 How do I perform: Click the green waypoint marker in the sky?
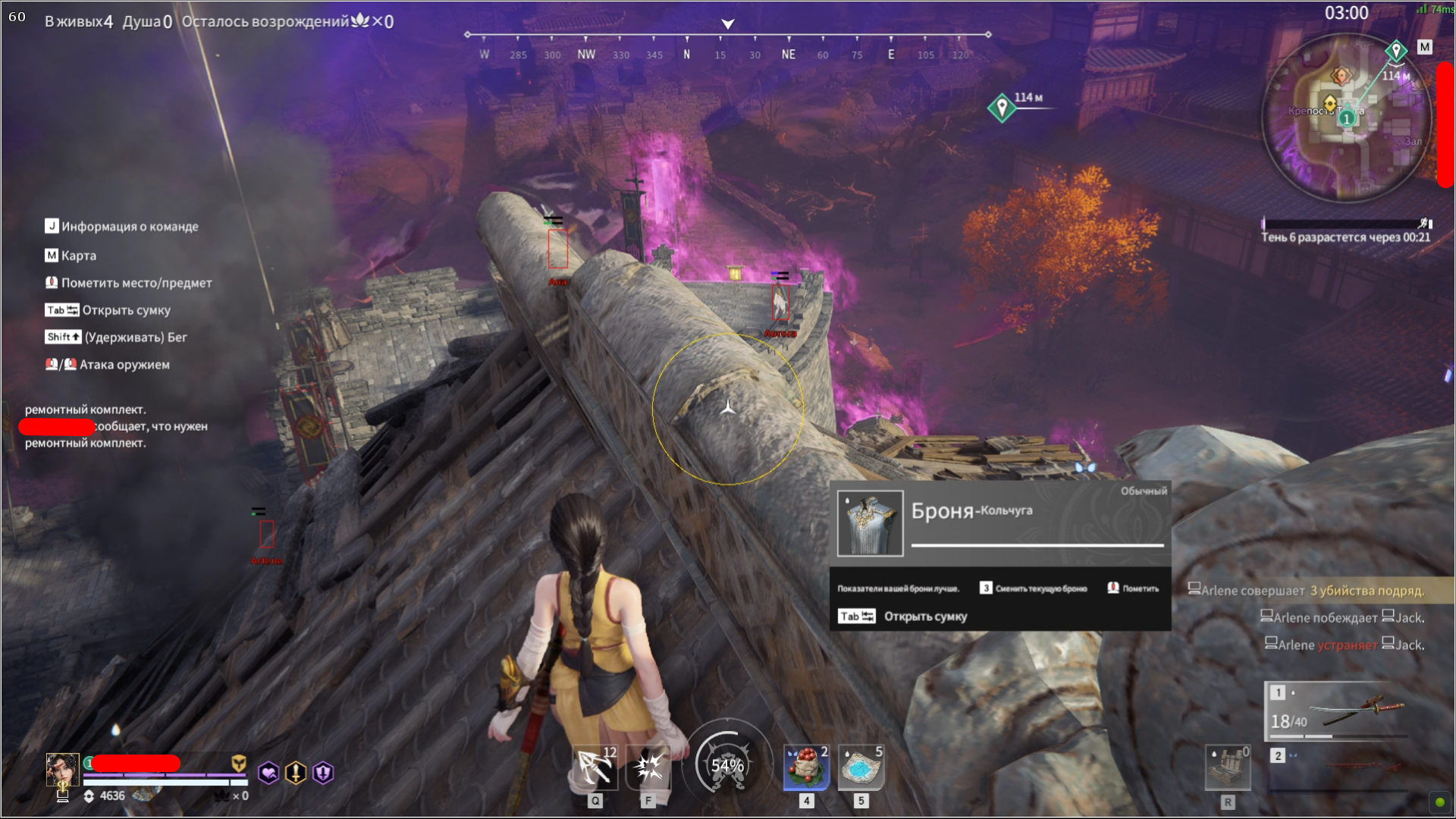1002,108
